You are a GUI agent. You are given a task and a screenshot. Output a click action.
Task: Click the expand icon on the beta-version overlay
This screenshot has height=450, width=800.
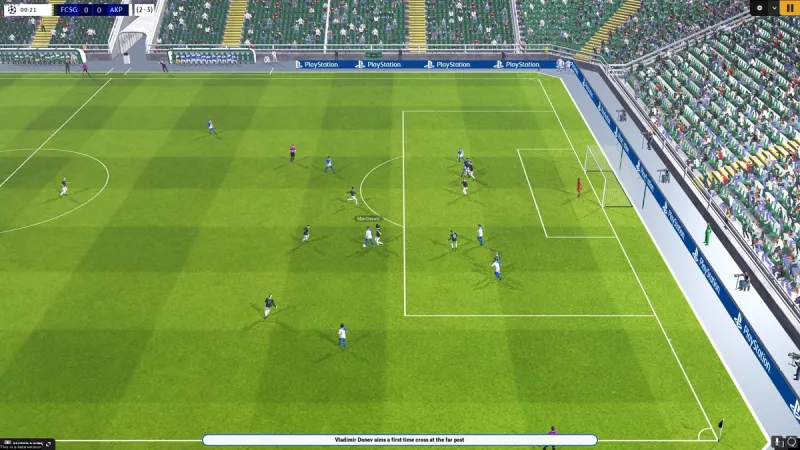click(x=50, y=442)
